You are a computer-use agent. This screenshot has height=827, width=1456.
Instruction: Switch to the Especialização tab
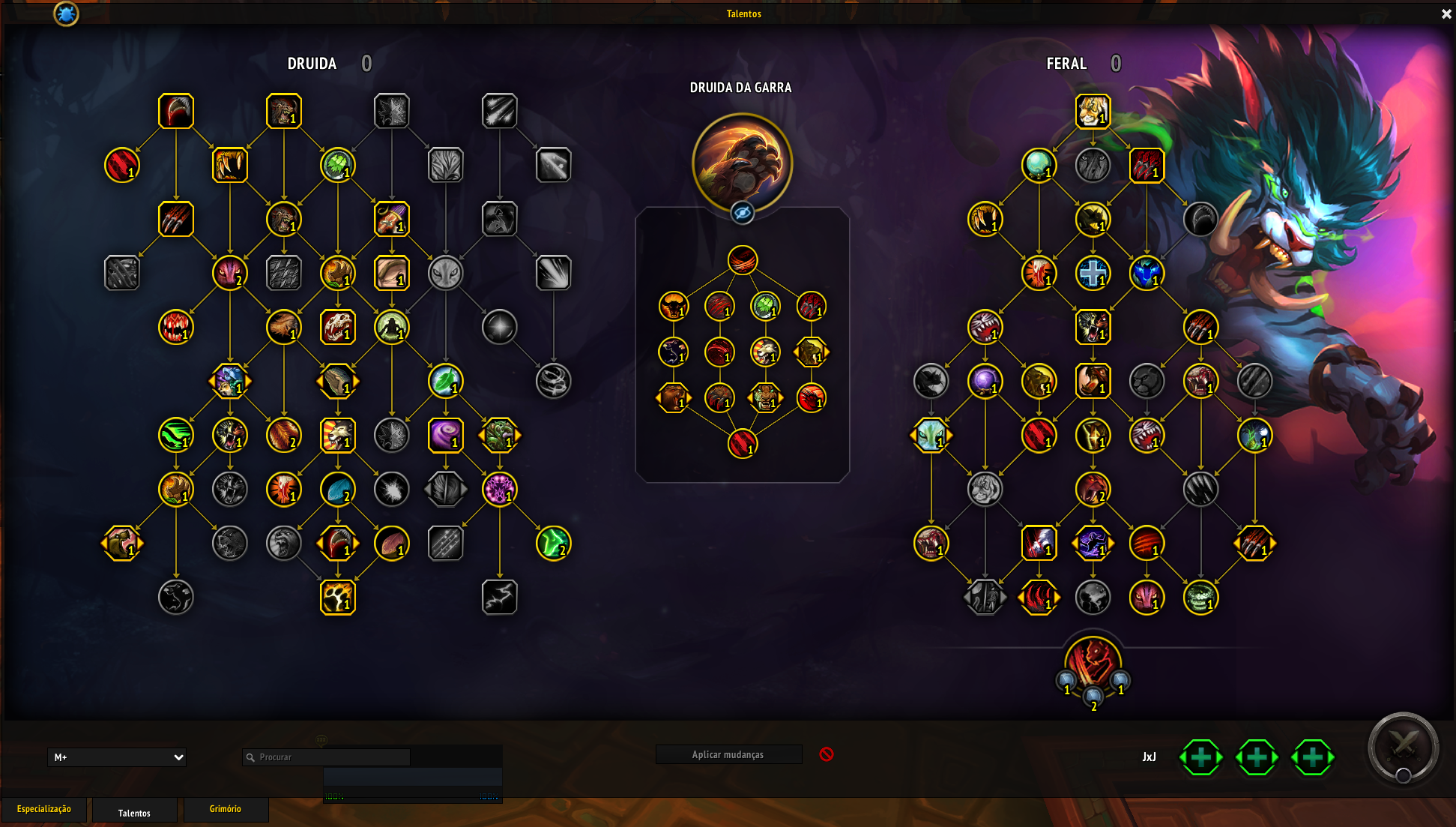[x=44, y=810]
